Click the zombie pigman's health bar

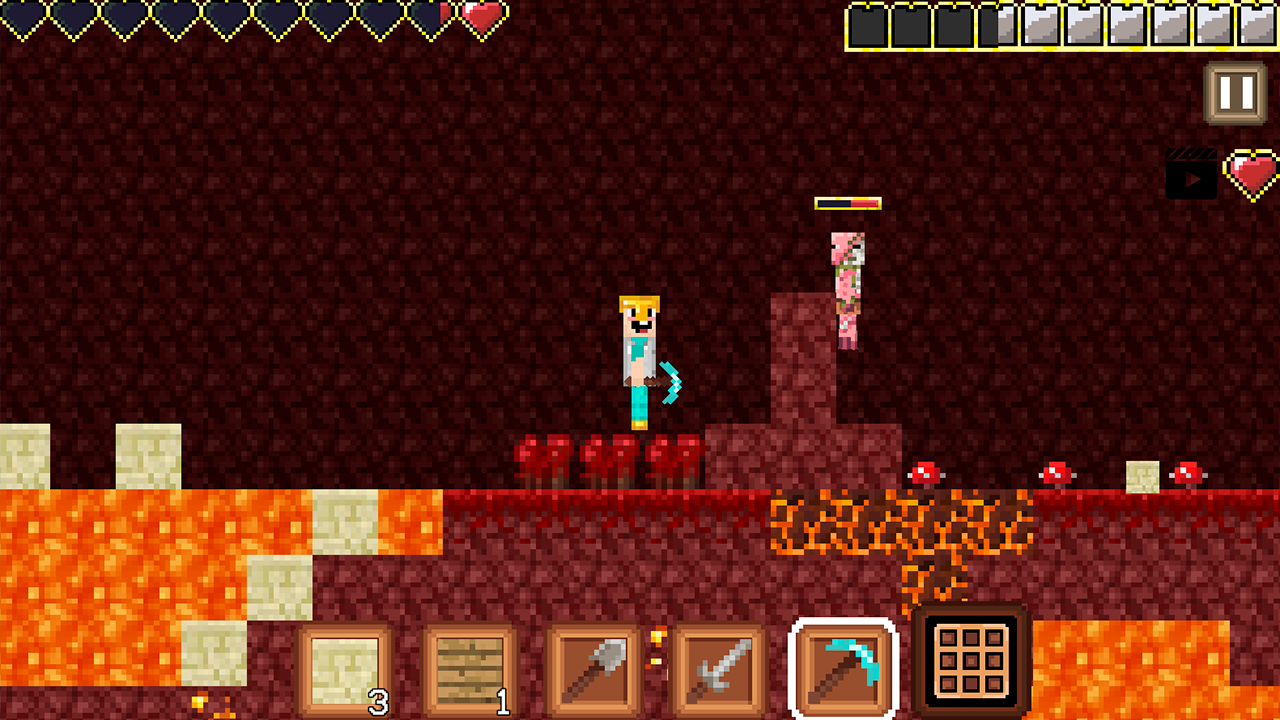pos(849,201)
